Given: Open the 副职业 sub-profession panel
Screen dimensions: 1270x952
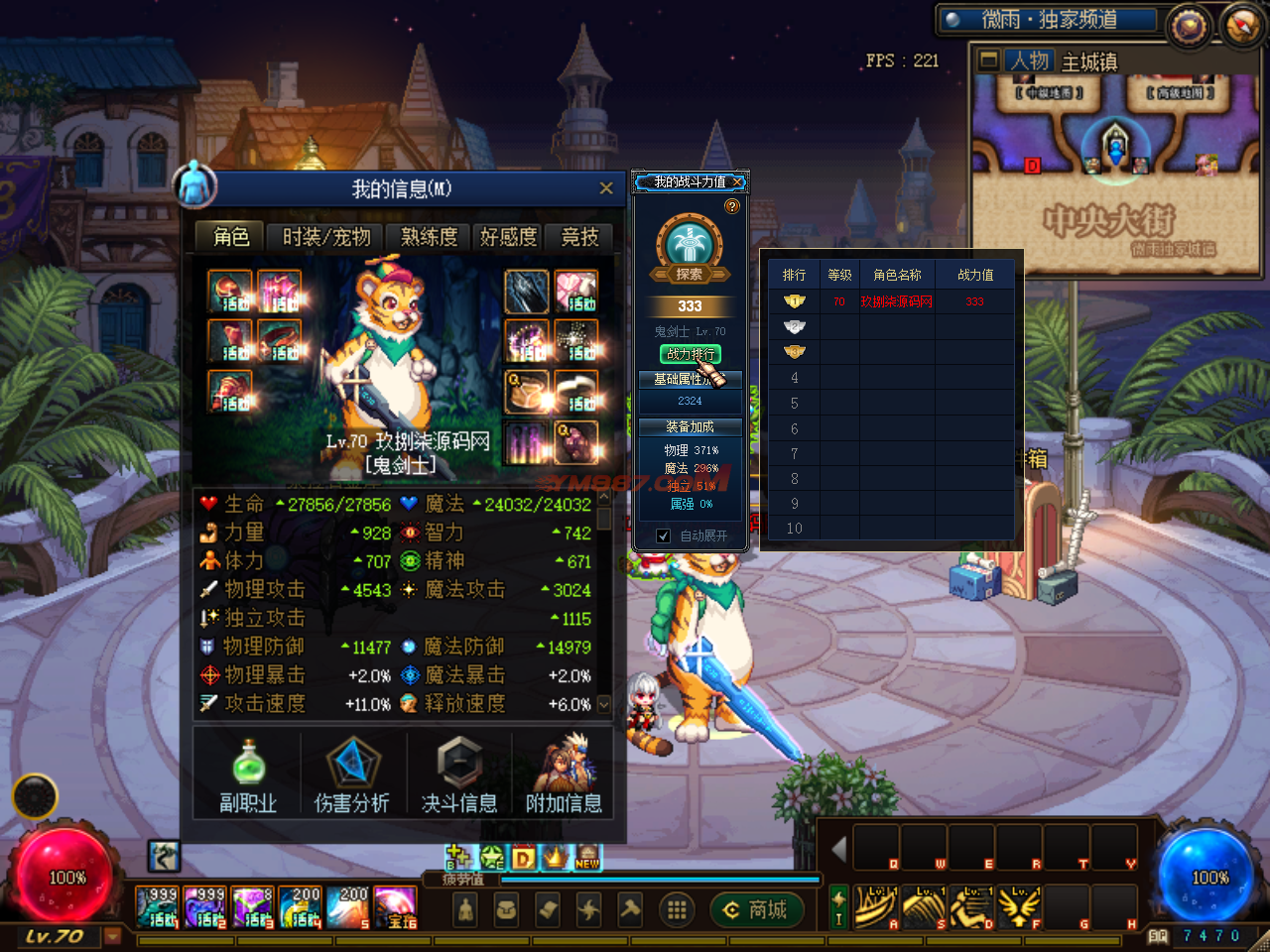Looking at the screenshot, I should point(248,775).
